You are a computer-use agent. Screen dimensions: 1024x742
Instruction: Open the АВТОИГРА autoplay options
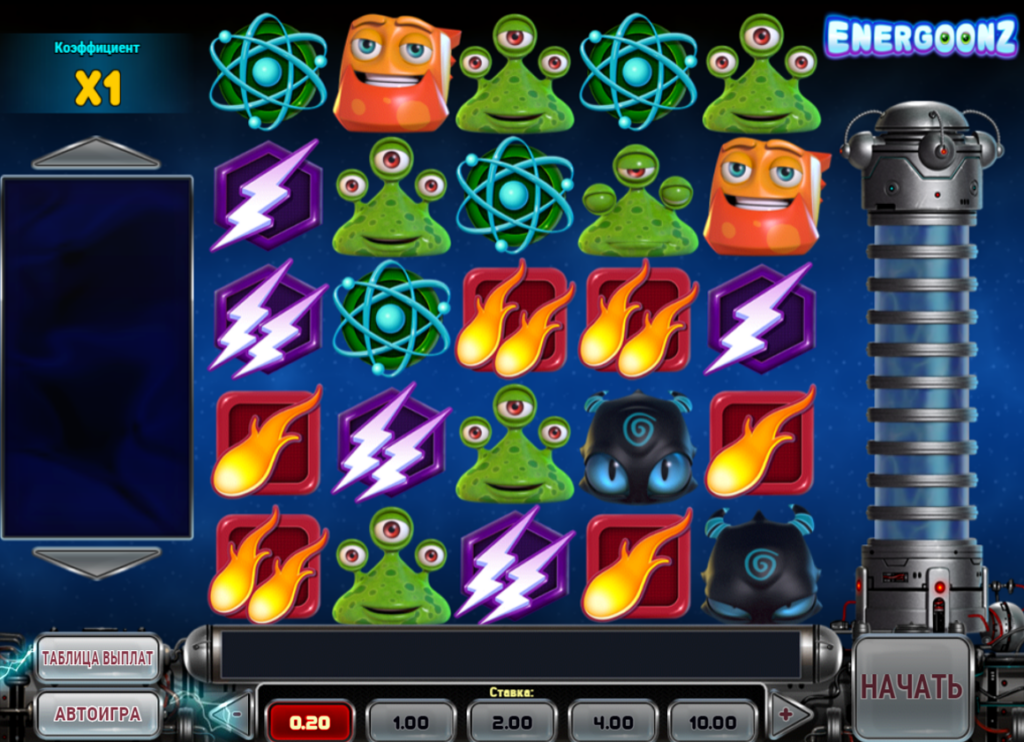click(x=98, y=714)
